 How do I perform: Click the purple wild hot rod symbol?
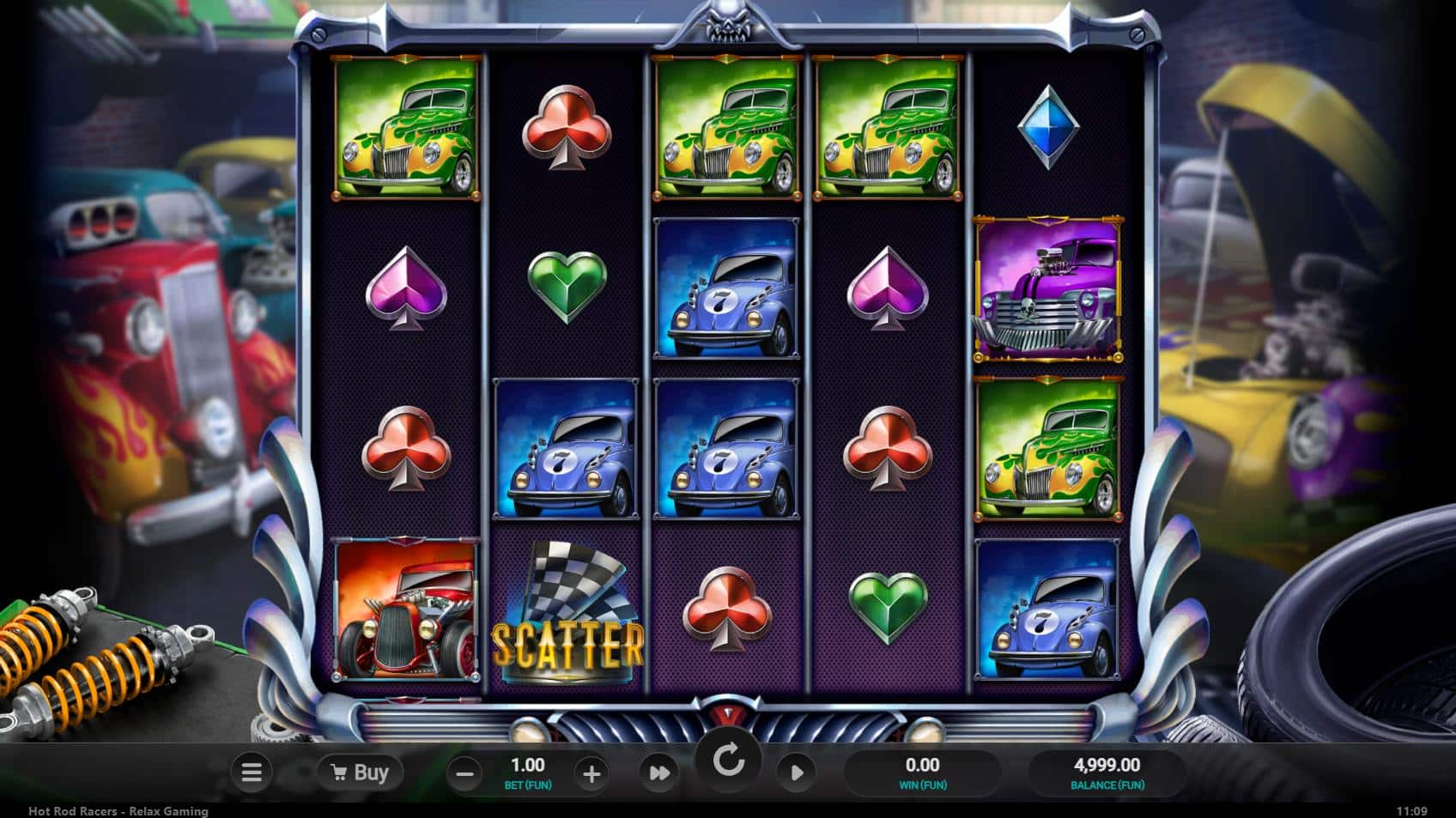(x=1049, y=288)
